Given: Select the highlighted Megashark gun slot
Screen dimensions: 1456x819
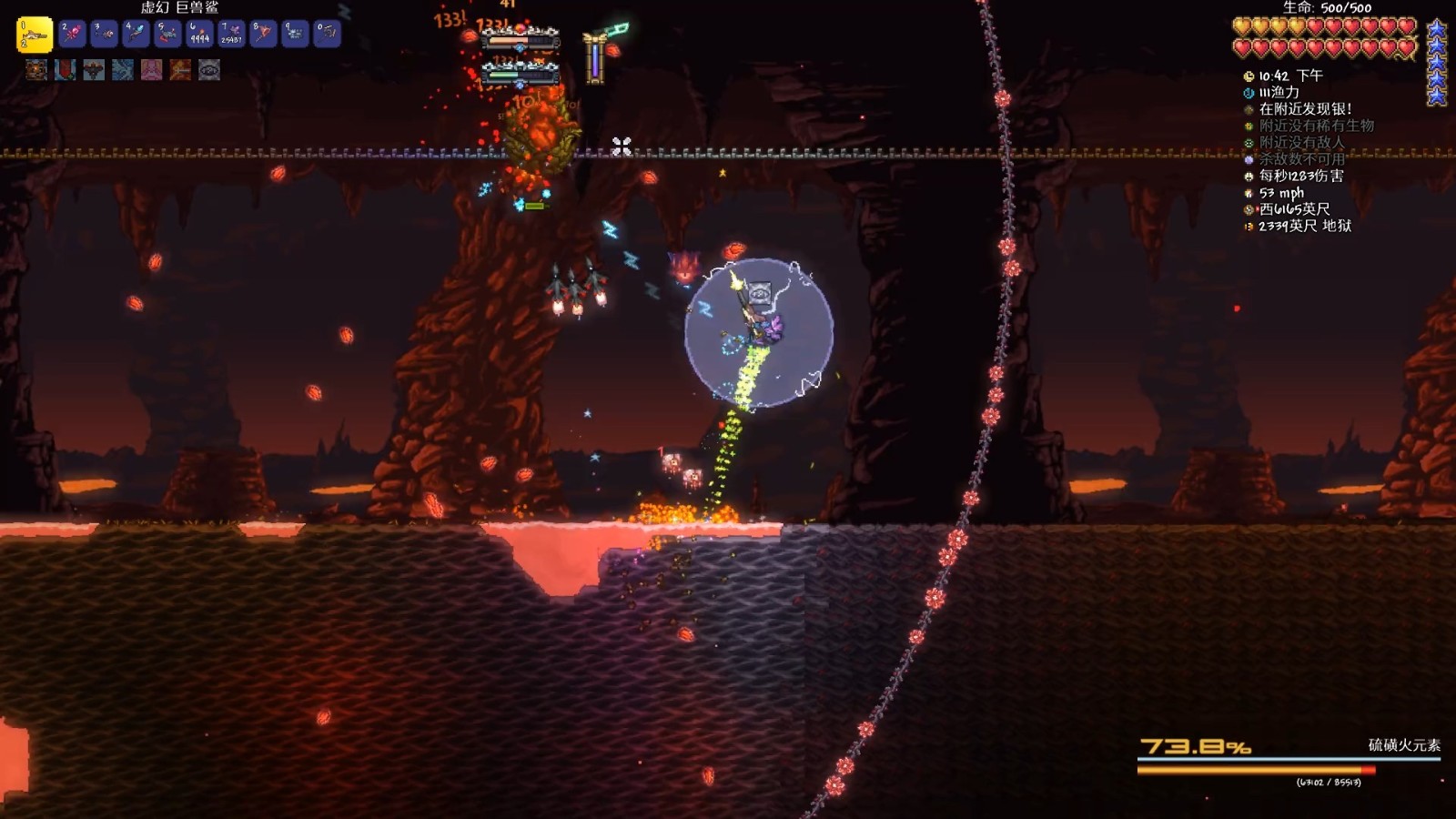Looking at the screenshot, I should pos(35,35).
